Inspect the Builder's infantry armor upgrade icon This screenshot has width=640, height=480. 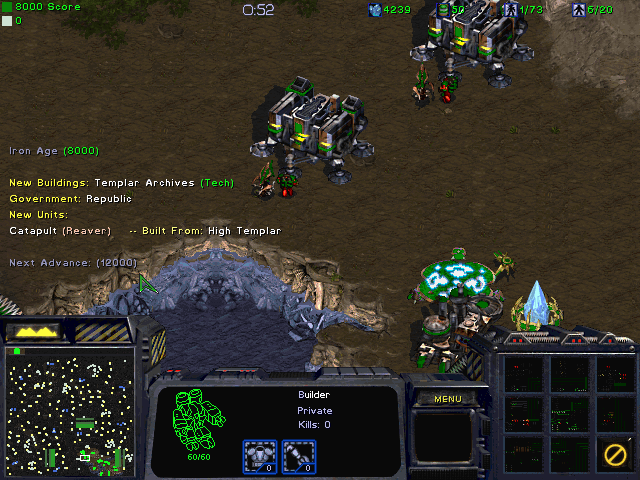click(x=260, y=456)
